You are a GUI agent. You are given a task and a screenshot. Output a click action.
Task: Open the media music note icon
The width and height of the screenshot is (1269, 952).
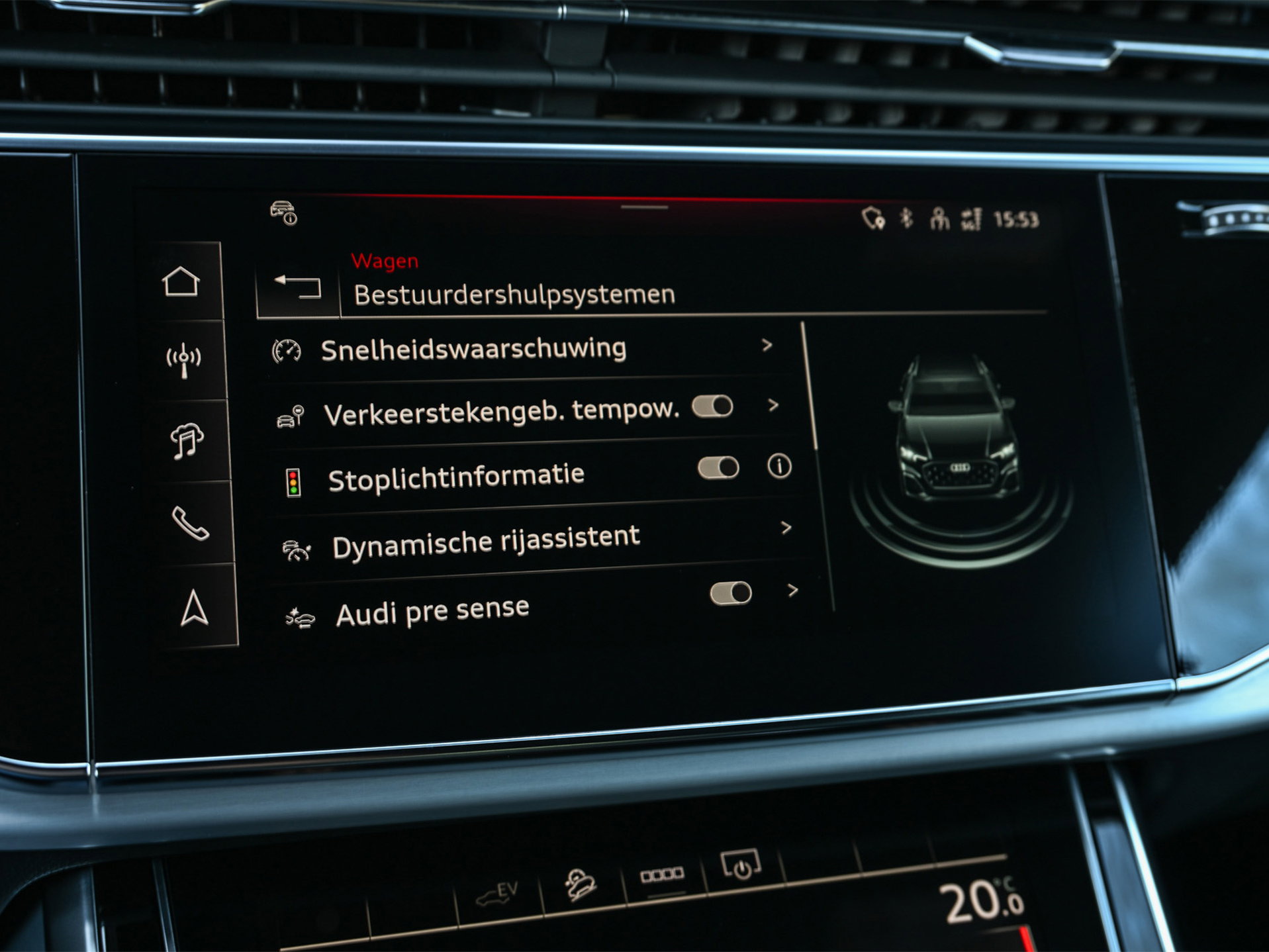[x=187, y=441]
